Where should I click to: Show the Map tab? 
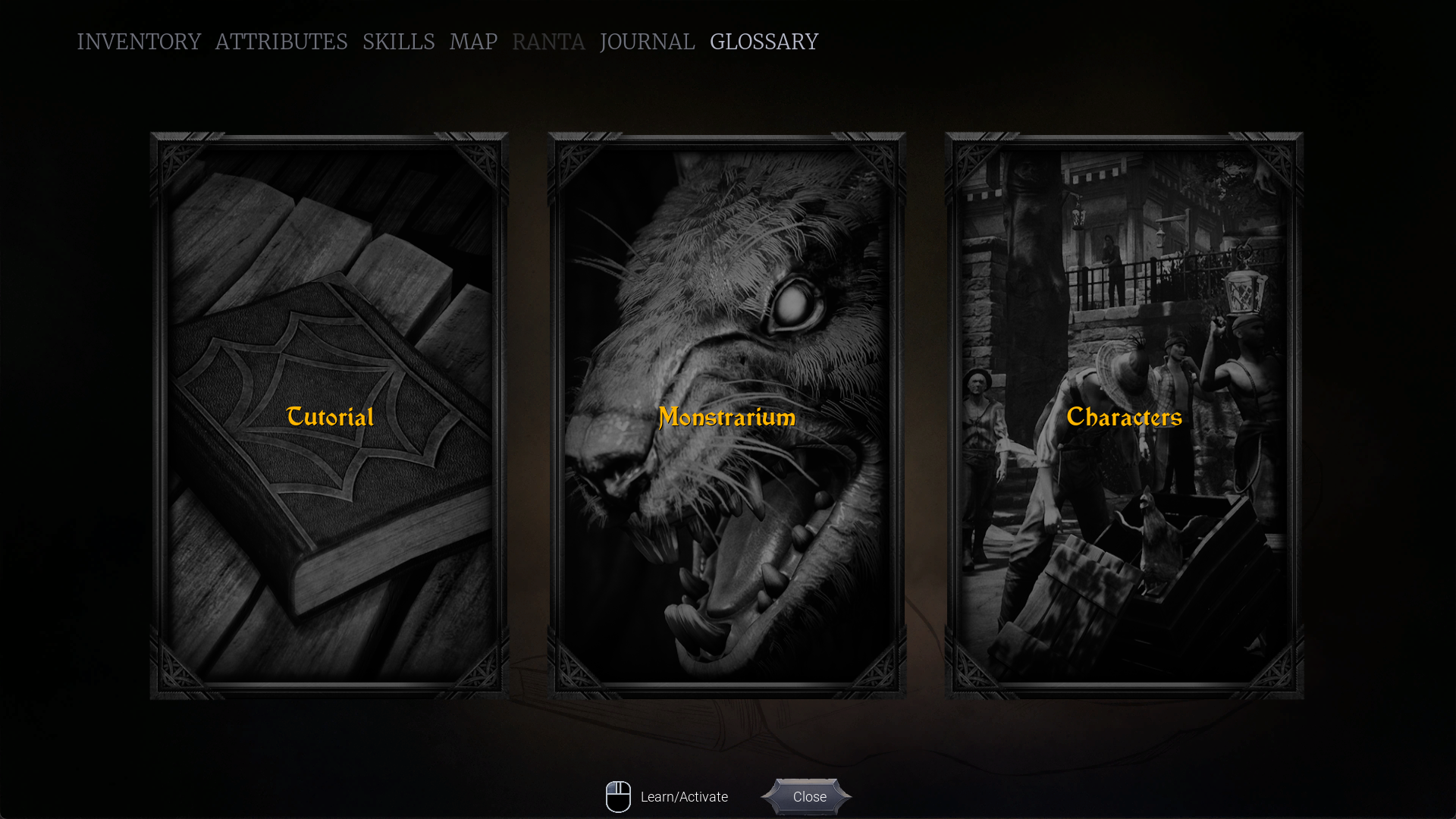click(x=473, y=42)
